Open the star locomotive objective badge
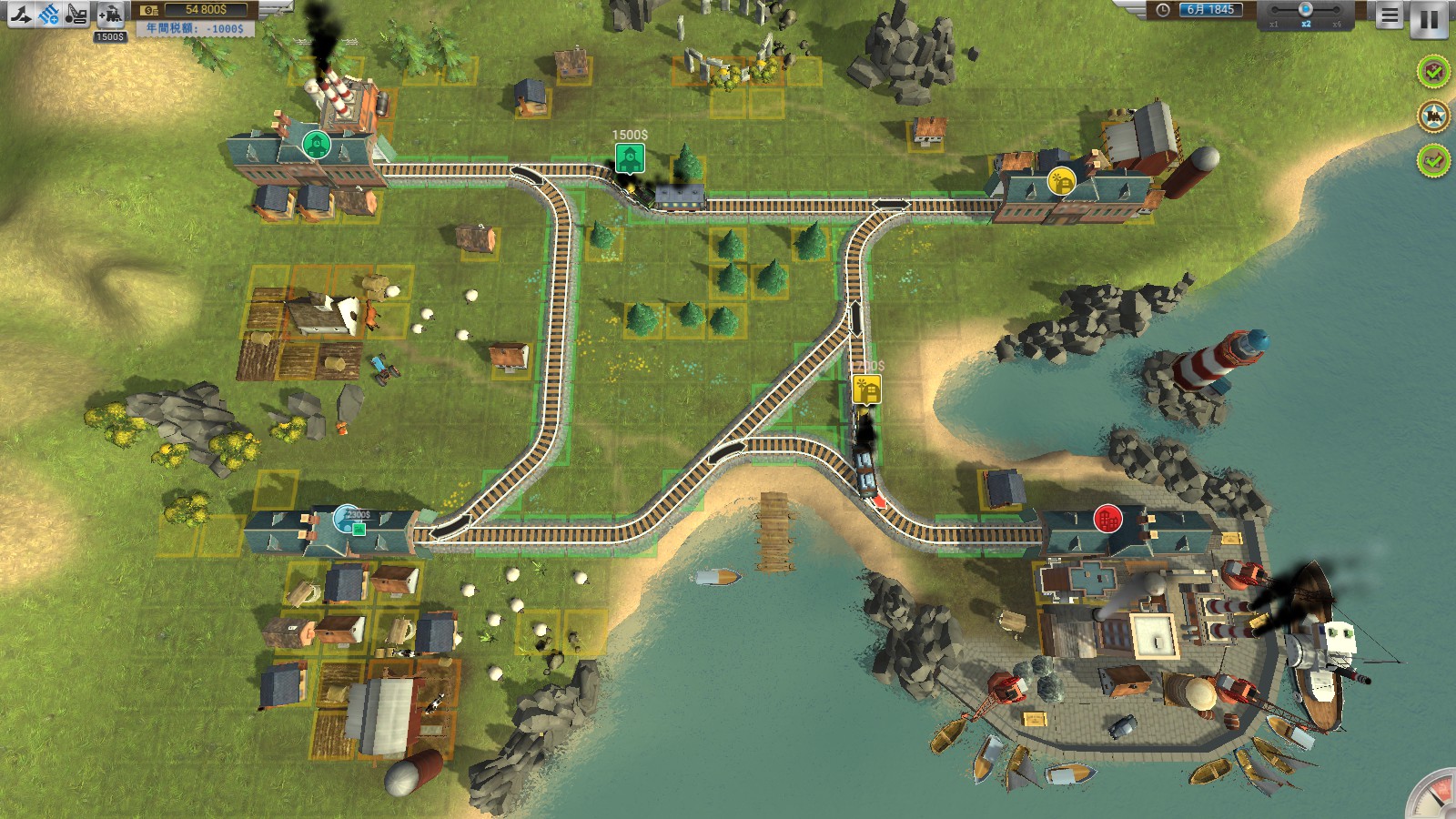1456x819 pixels. 1433,116
